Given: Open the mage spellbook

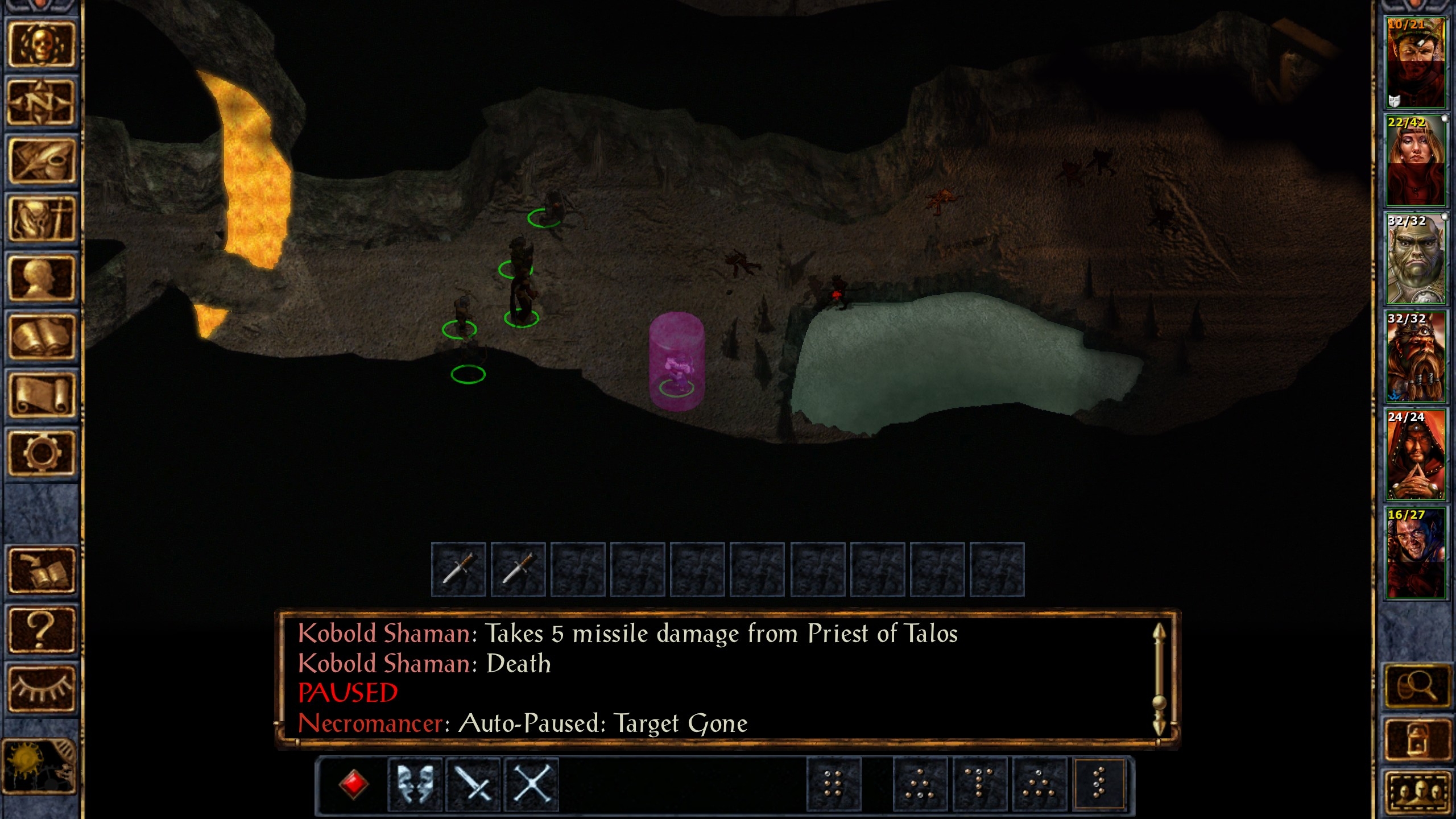Looking at the screenshot, I should [x=41, y=337].
